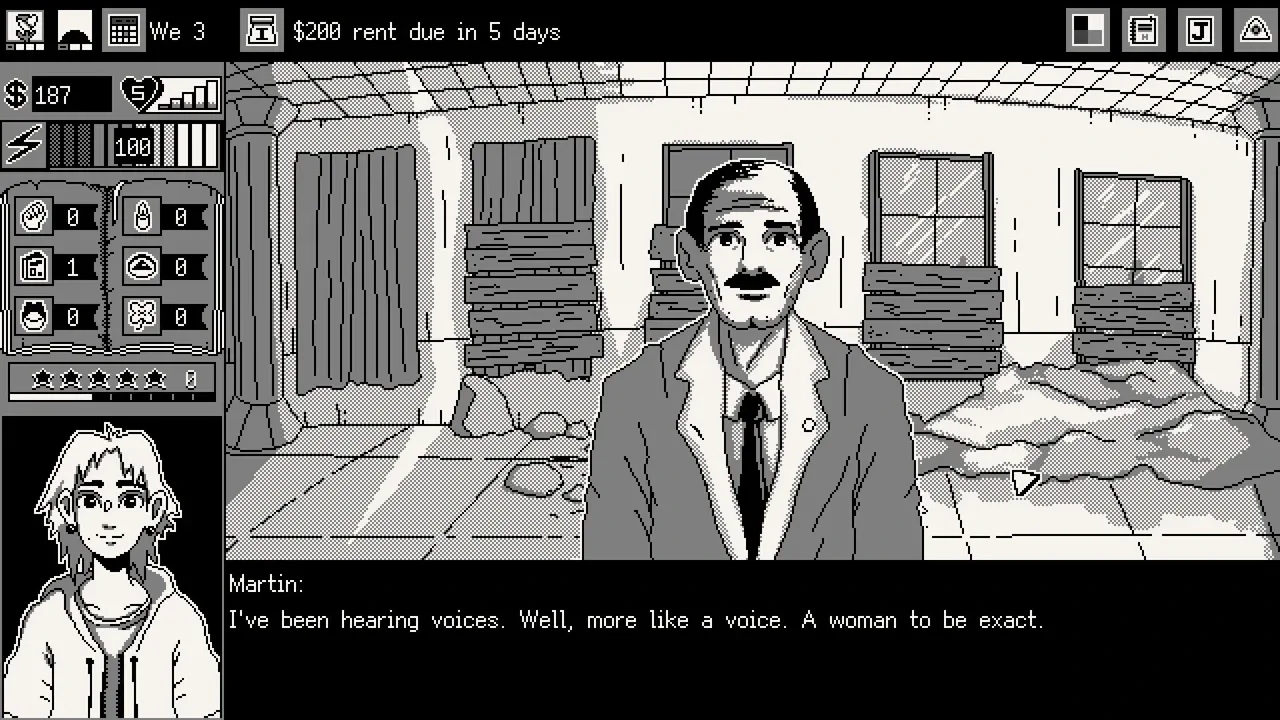Select the candle stat icon
The image size is (1280, 720).
(x=142, y=216)
